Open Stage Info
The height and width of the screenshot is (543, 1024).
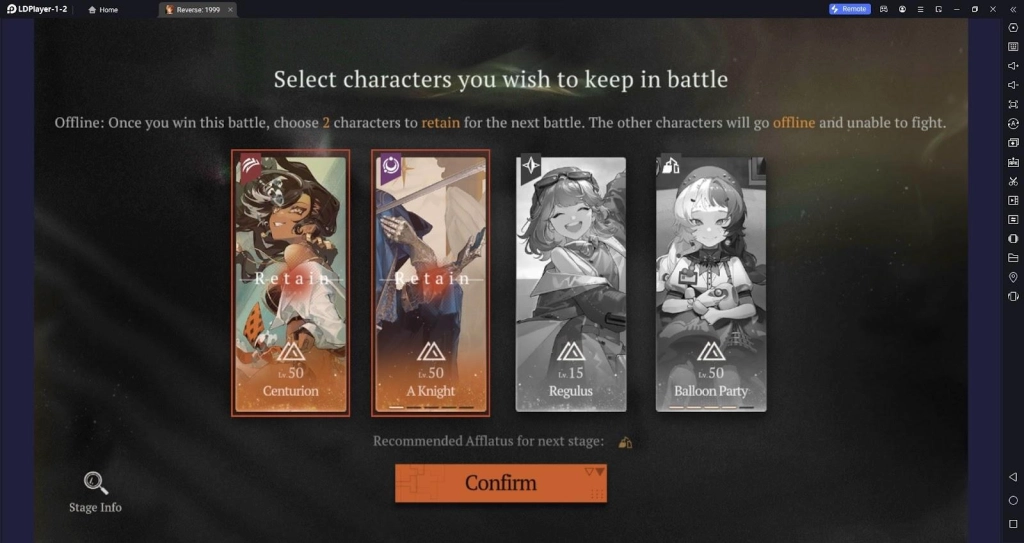point(96,492)
